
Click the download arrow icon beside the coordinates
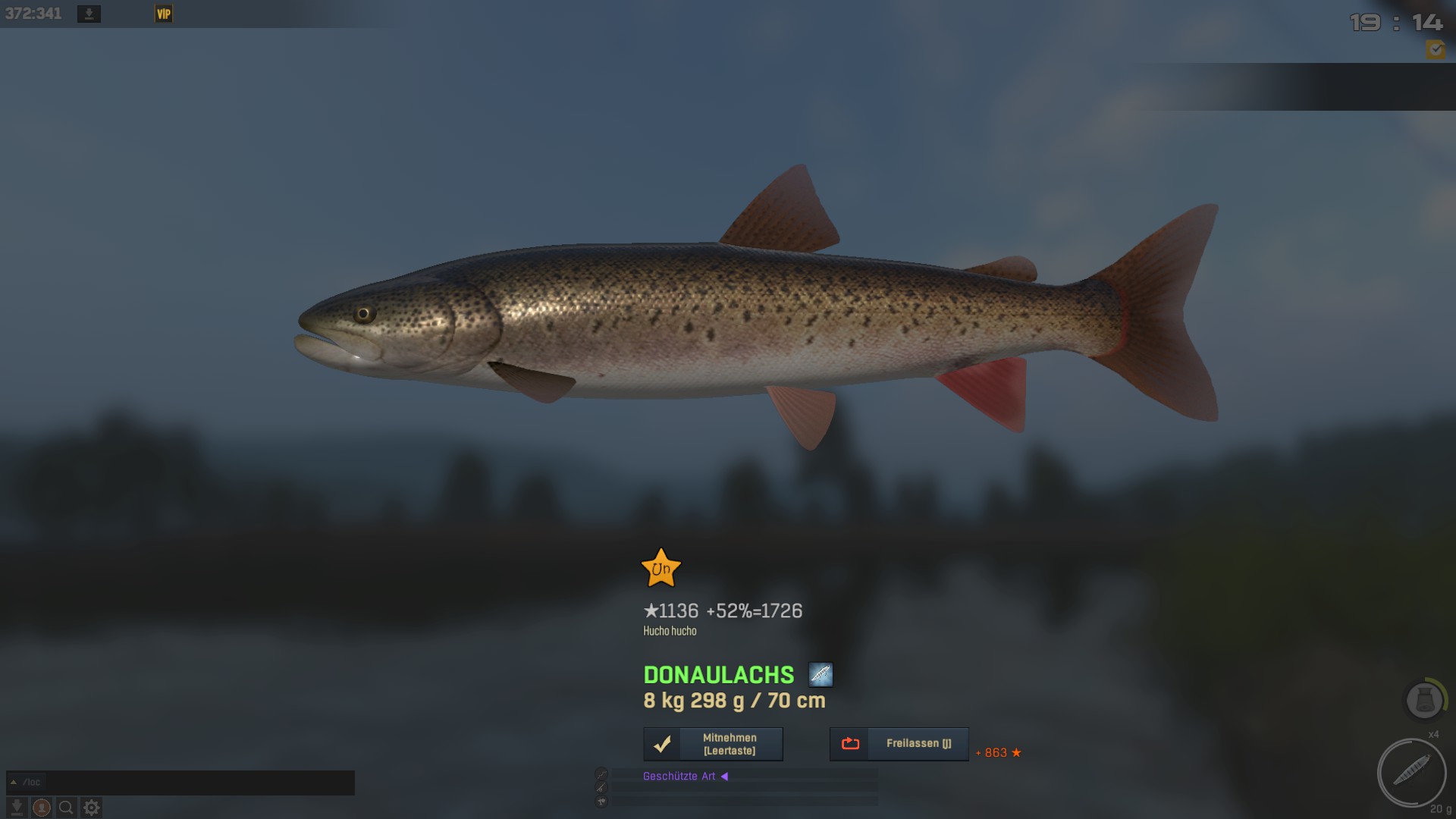tap(89, 14)
